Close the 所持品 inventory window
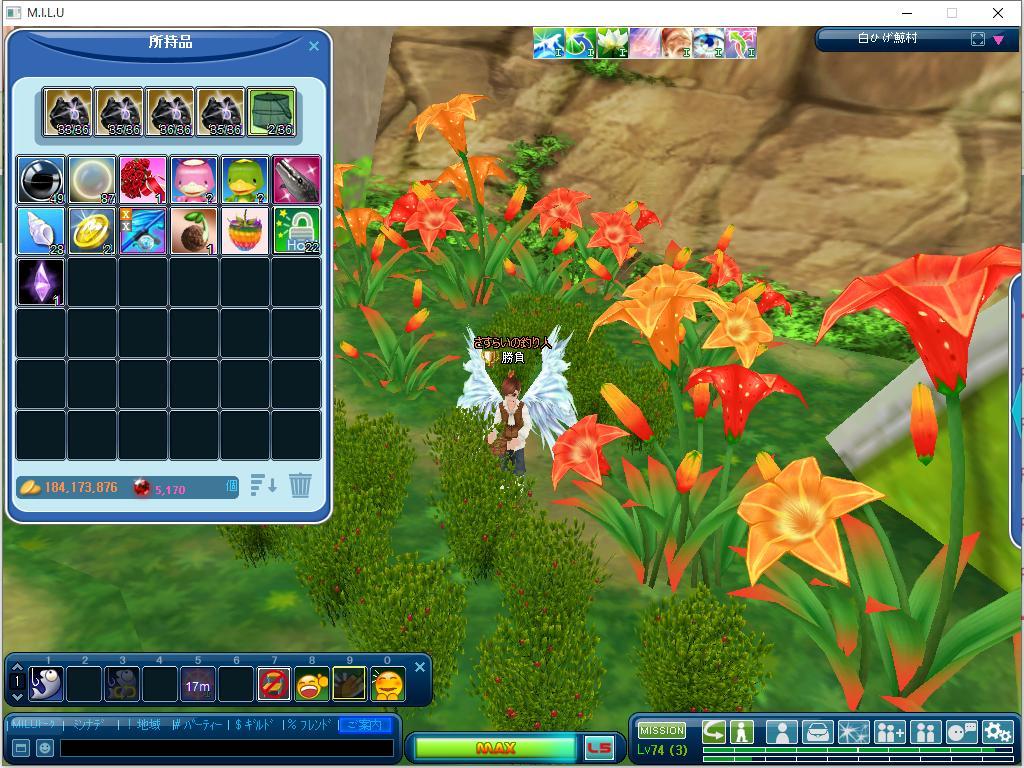This screenshot has height=768, width=1024. (314, 45)
